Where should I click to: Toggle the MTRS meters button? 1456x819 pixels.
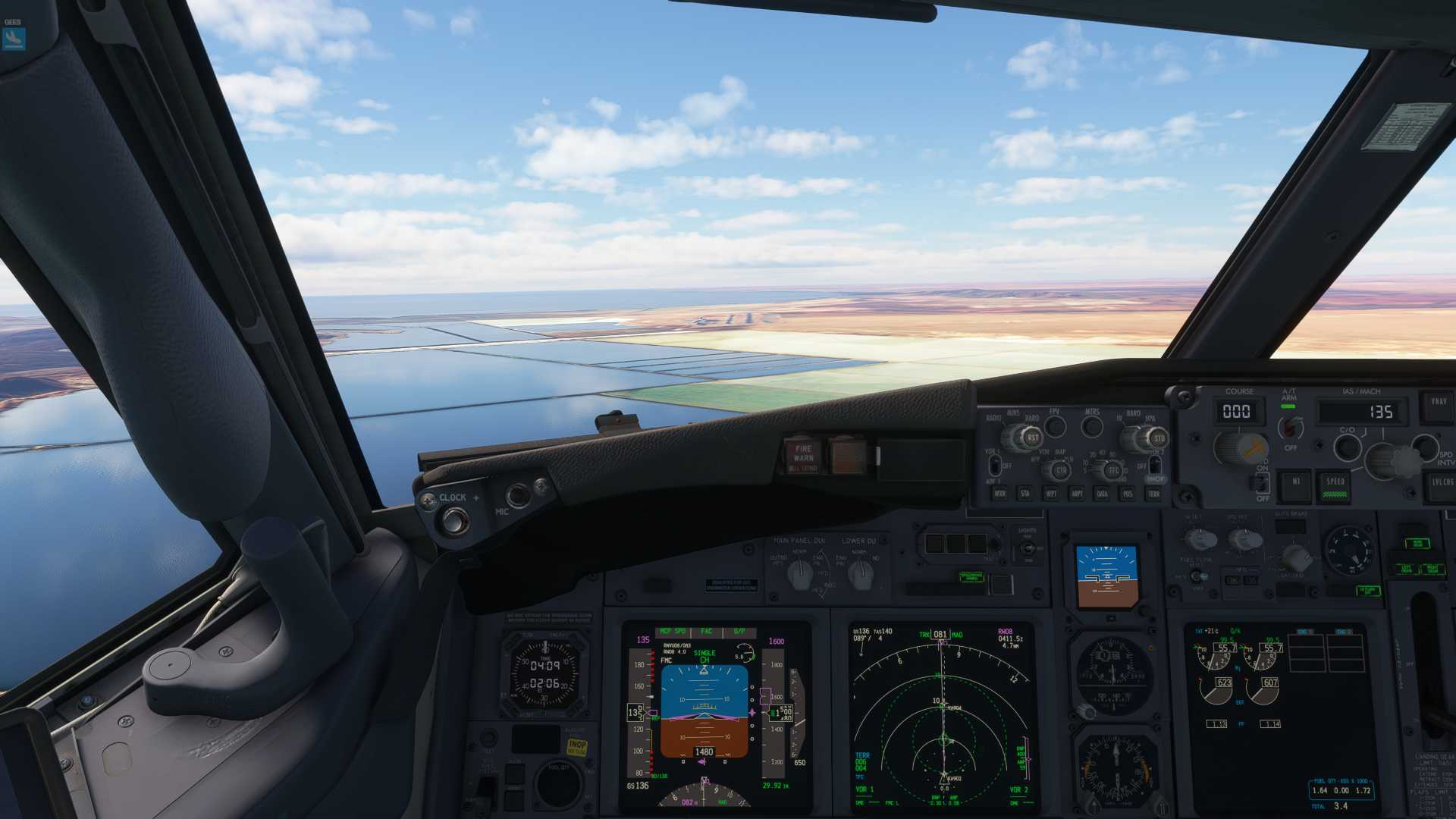click(x=1092, y=428)
